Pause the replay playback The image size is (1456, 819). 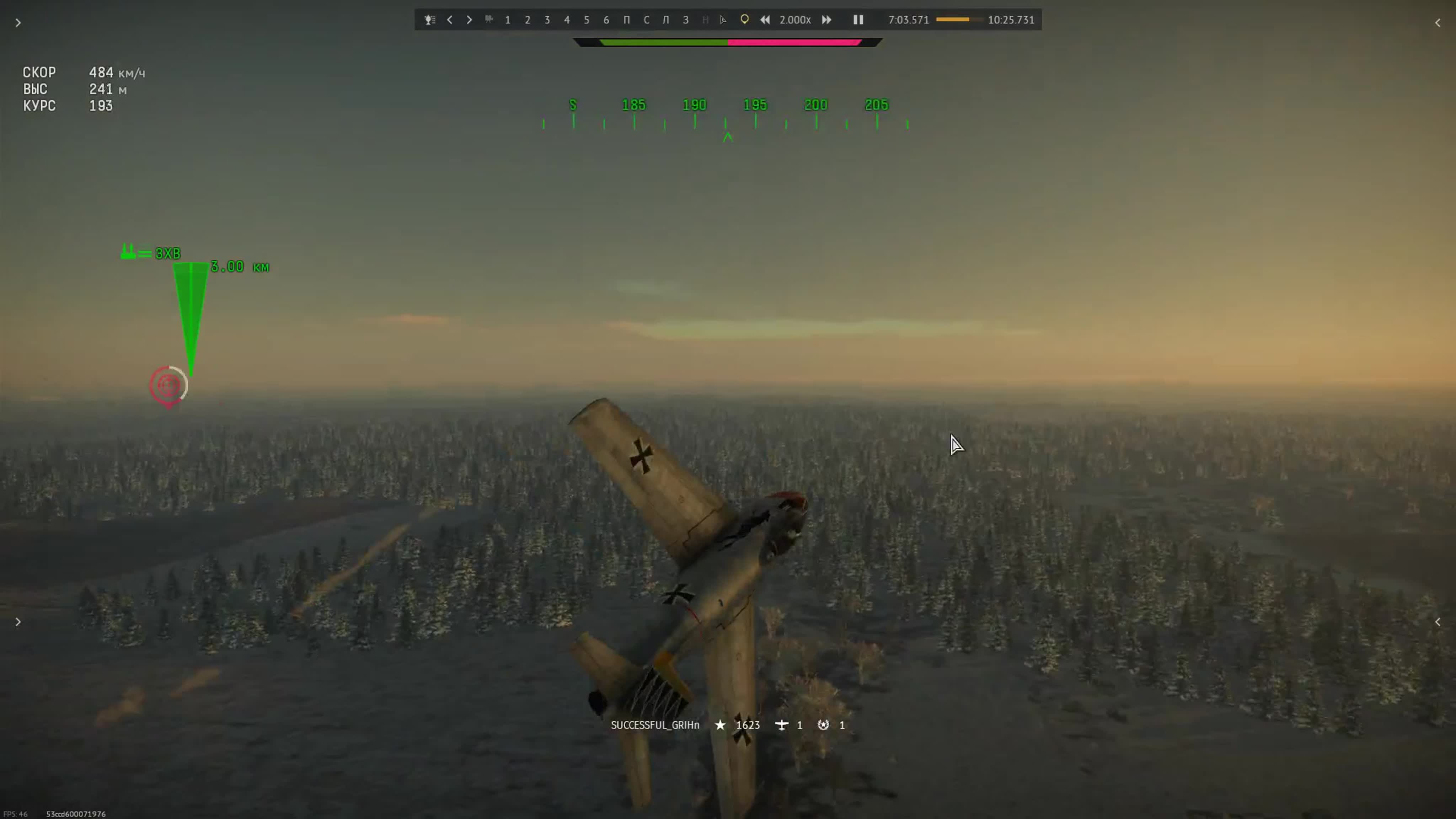click(x=858, y=20)
